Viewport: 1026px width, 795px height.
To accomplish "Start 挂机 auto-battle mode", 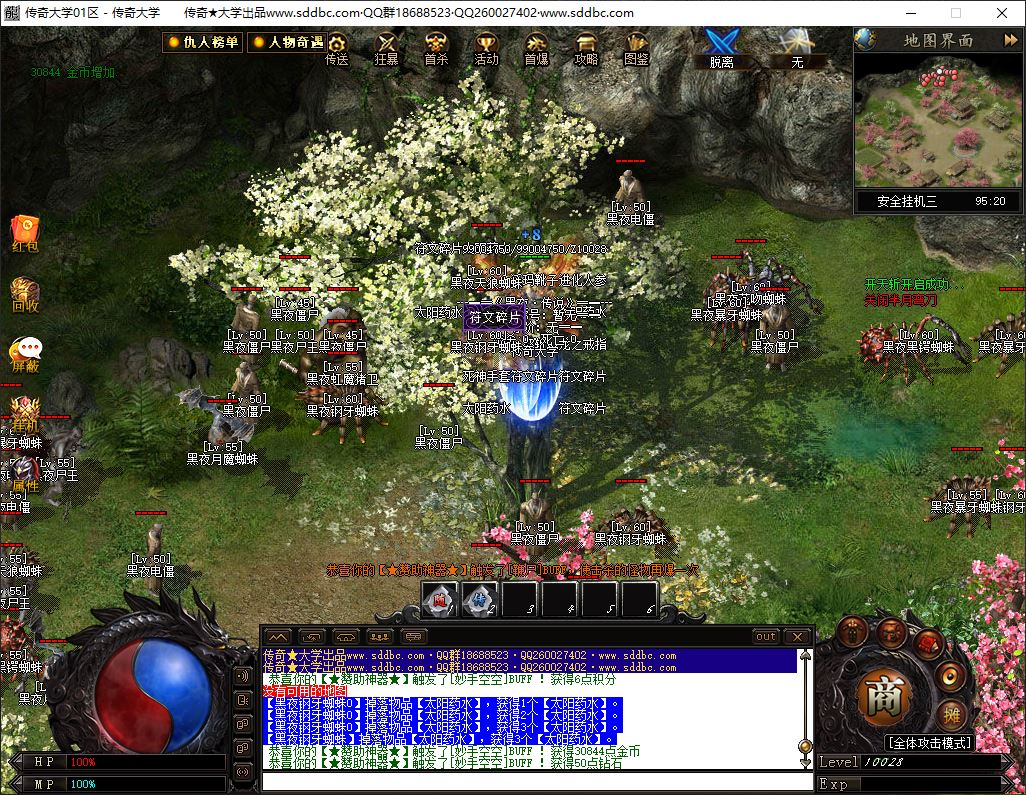I will point(25,414).
